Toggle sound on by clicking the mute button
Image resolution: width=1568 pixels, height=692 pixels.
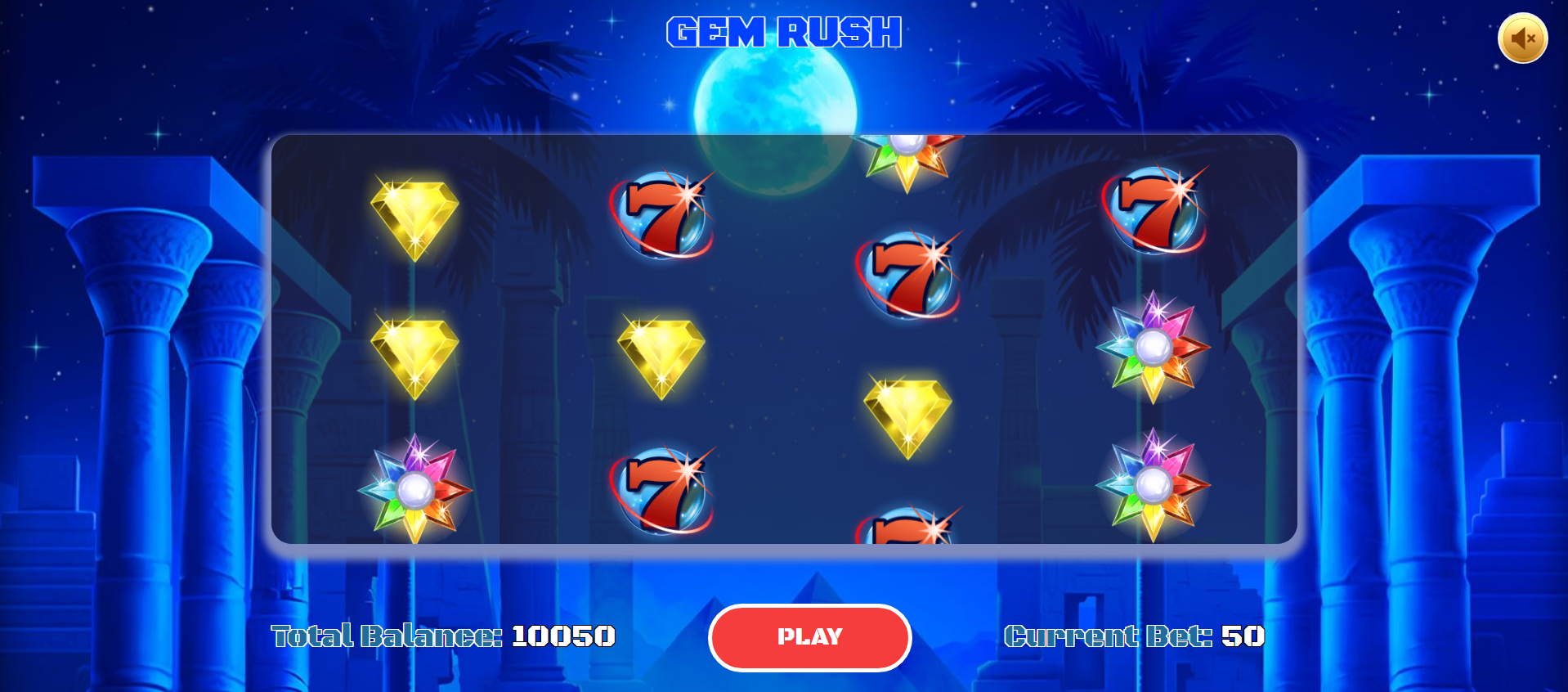point(1522,38)
